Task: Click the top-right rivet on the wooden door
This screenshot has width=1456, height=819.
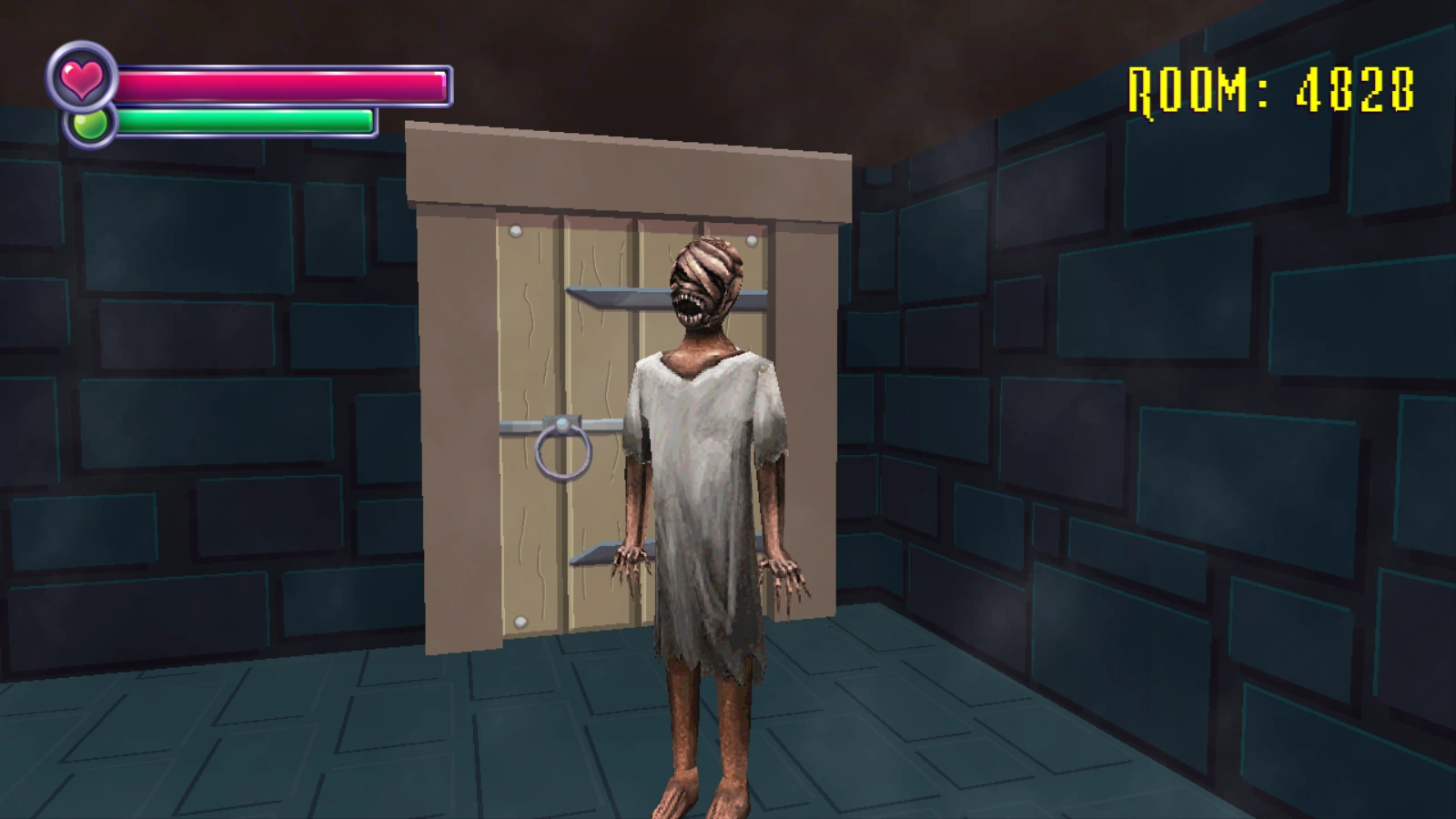Action: 752,239
